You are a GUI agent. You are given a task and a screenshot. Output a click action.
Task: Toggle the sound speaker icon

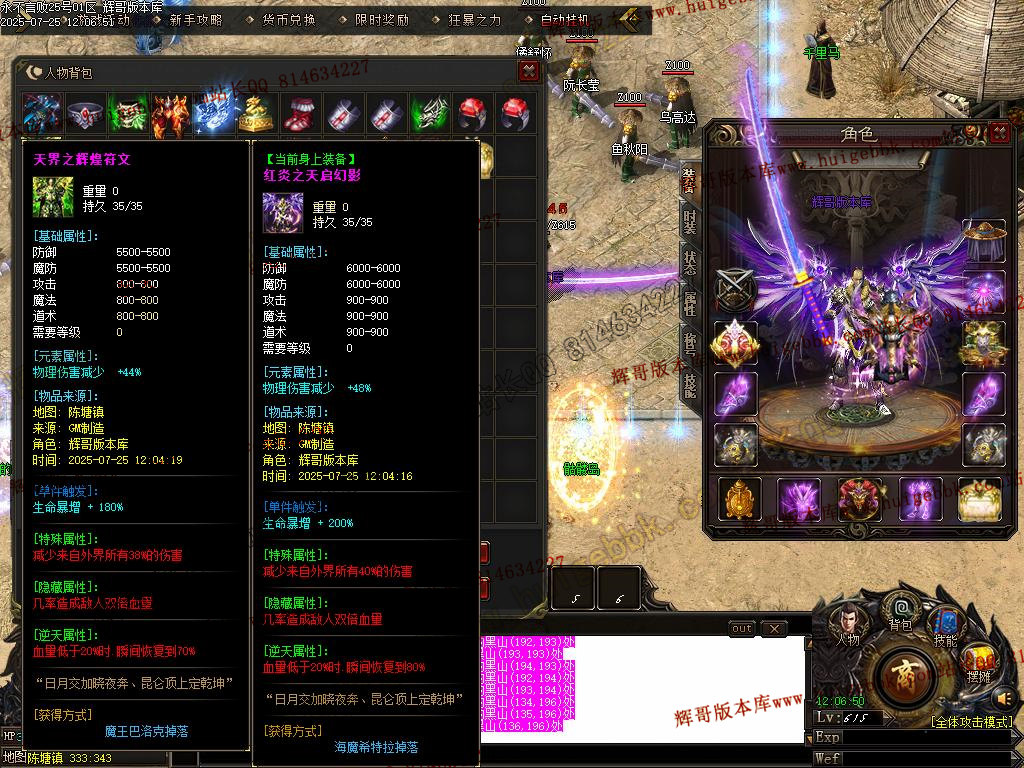coord(1004,698)
